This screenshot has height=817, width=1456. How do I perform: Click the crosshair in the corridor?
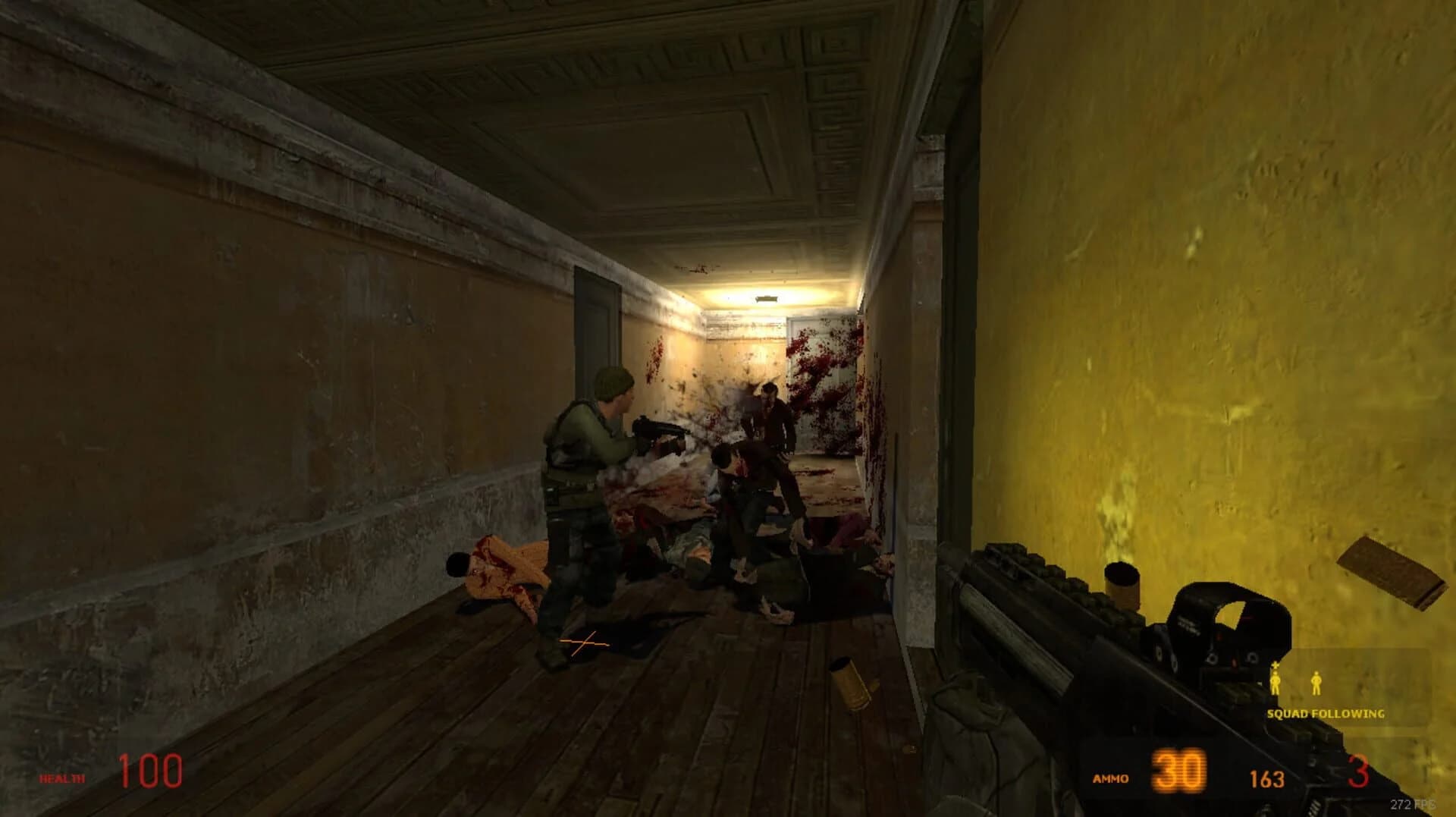pos(584,643)
